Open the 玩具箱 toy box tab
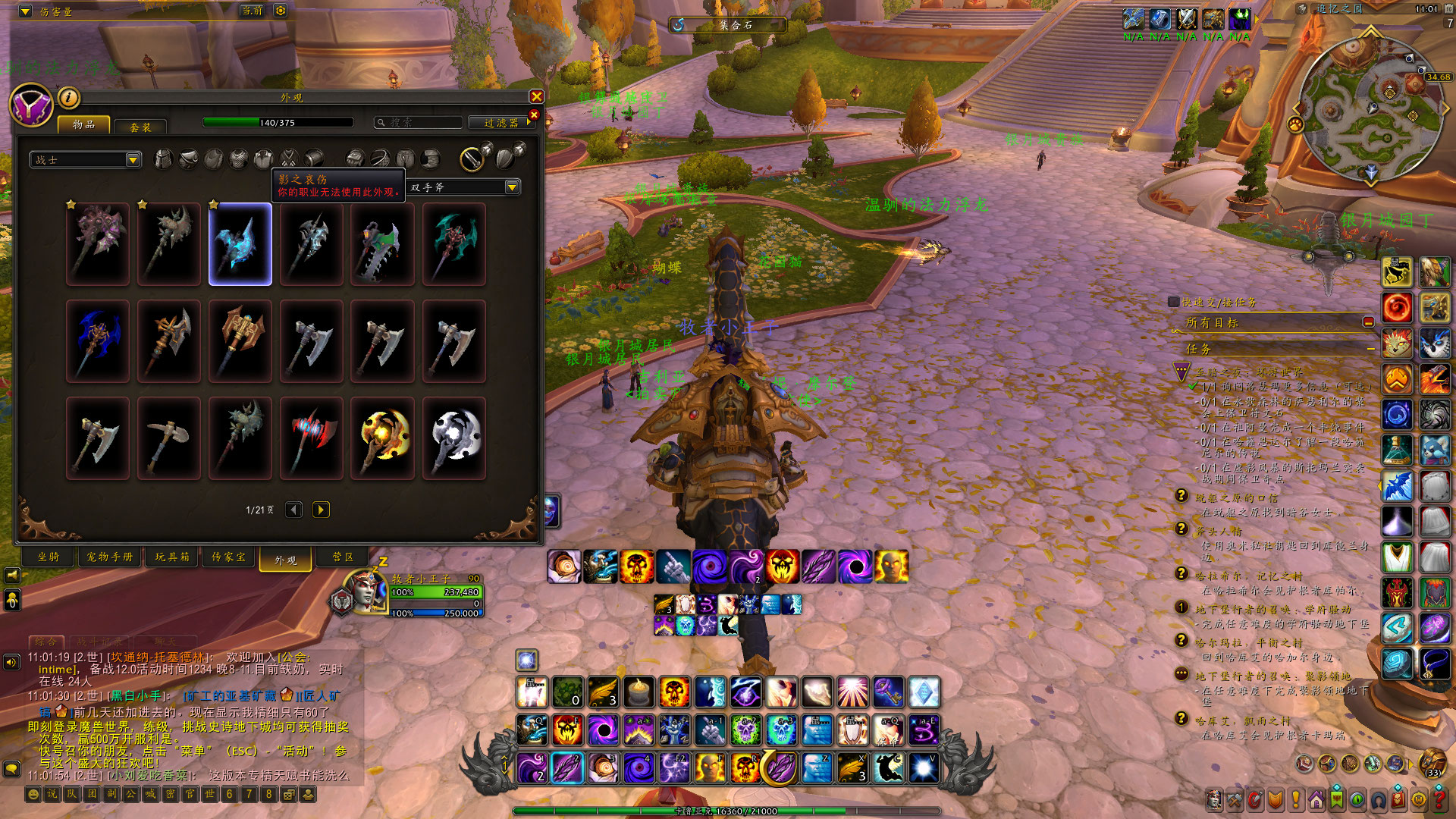 [x=172, y=557]
